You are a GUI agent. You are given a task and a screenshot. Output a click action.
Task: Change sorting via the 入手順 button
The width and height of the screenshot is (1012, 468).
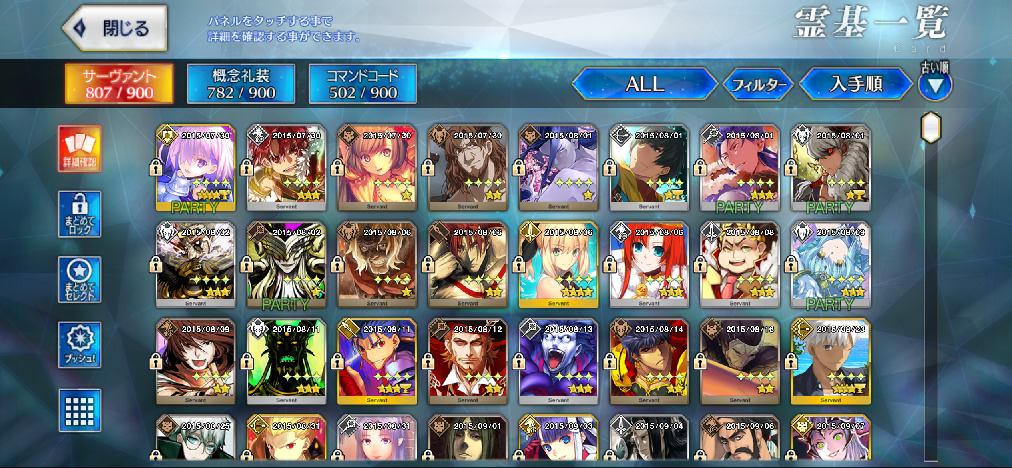pos(856,84)
